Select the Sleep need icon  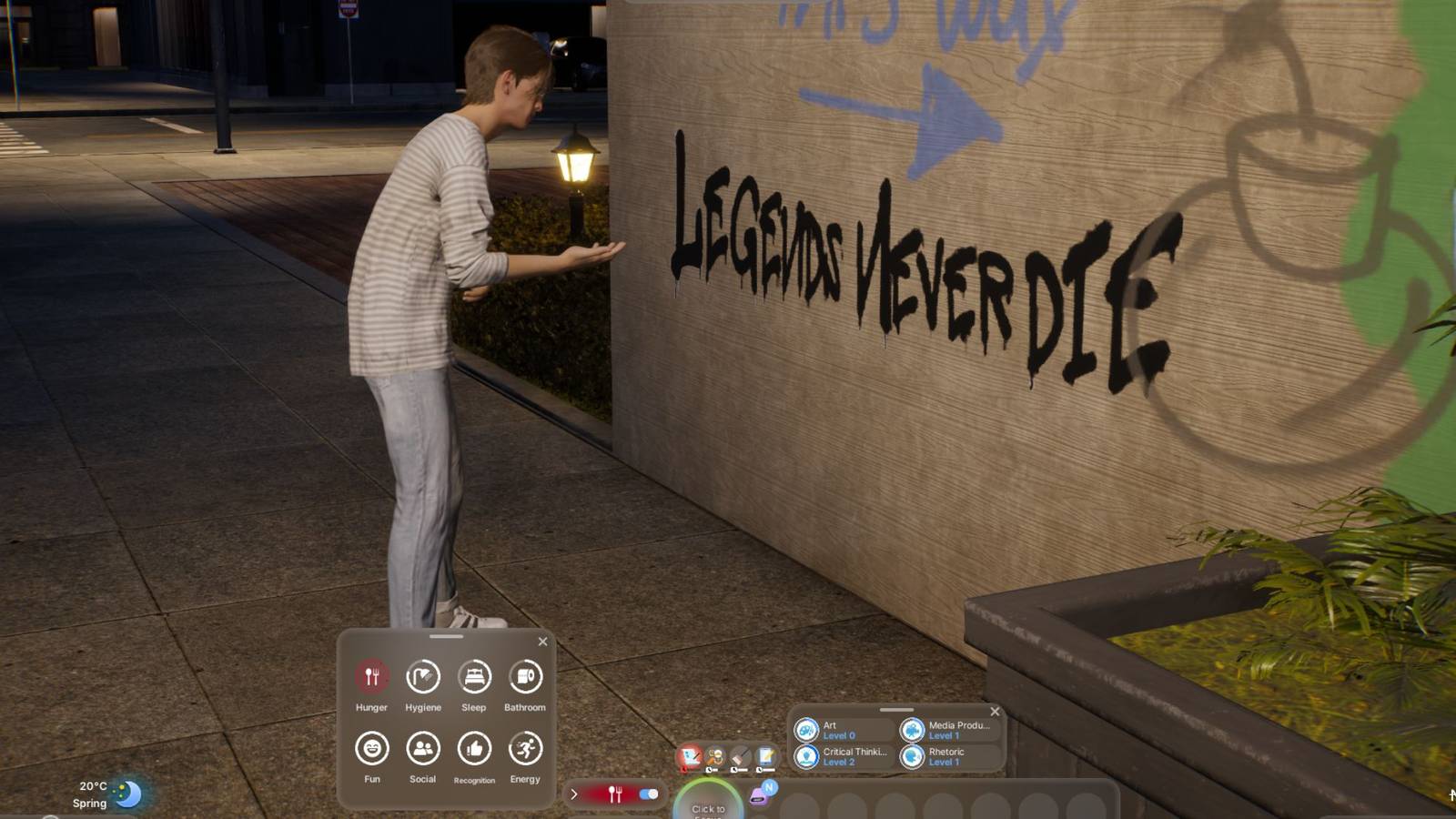(475, 675)
